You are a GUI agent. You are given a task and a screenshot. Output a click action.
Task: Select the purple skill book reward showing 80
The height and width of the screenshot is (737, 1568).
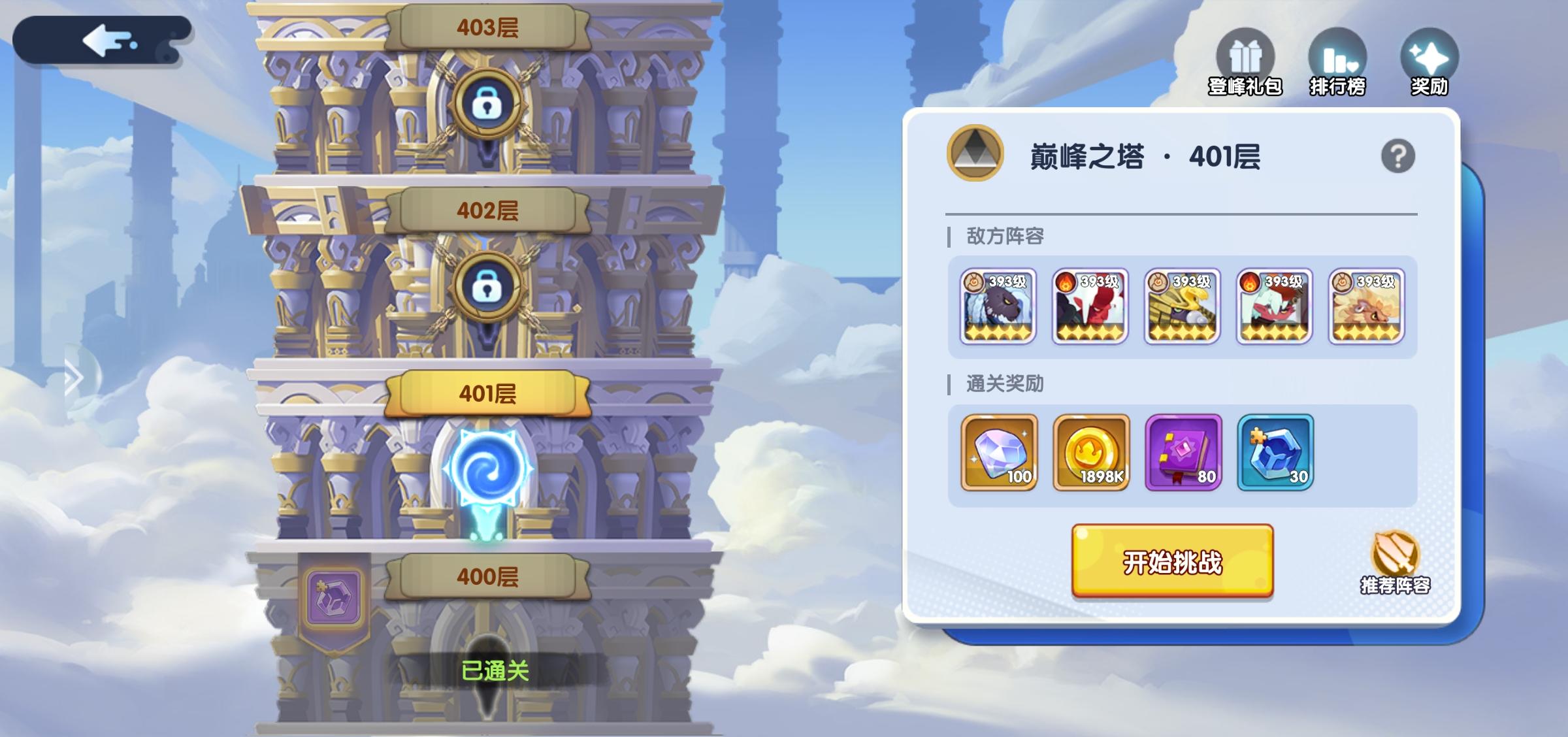(x=1183, y=452)
